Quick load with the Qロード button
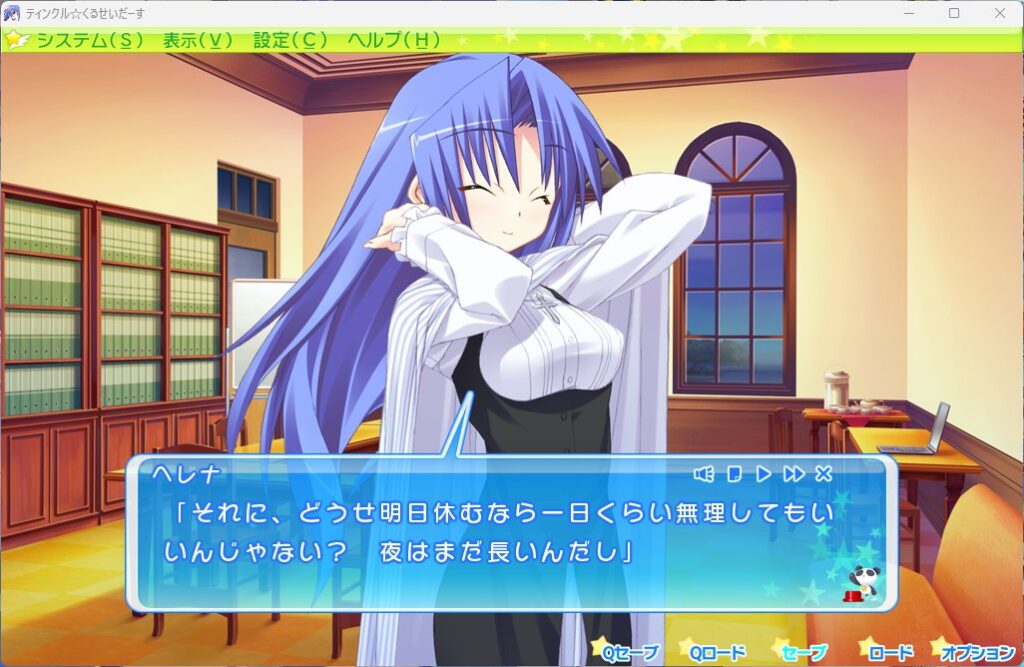The height and width of the screenshot is (667, 1024). click(x=717, y=653)
